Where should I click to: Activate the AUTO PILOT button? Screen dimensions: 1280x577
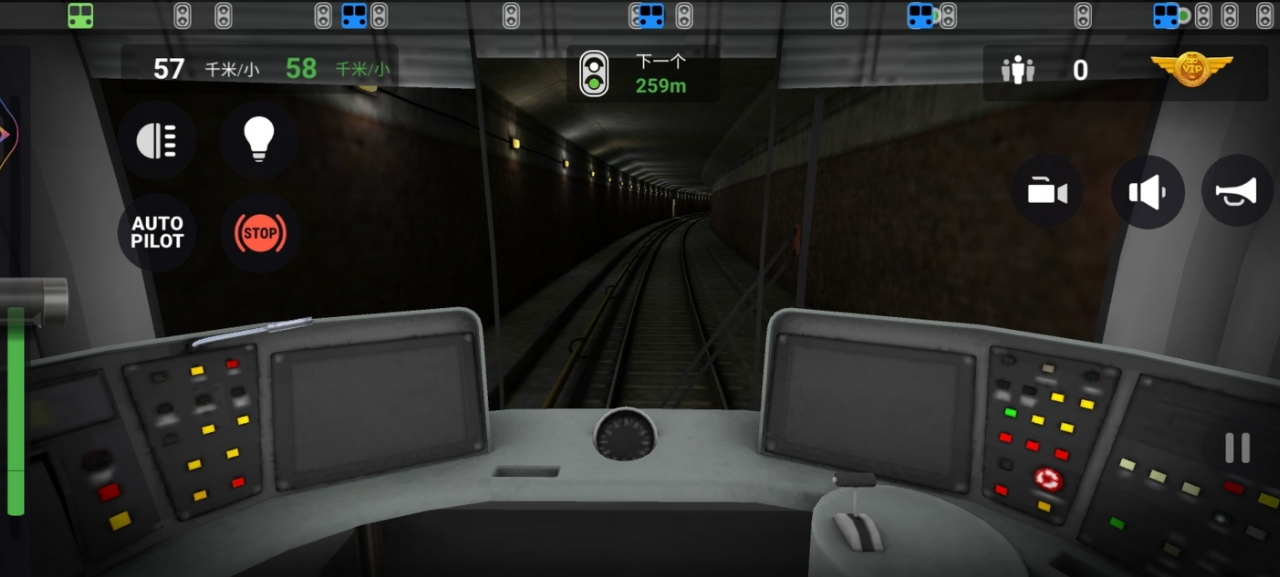[157, 232]
